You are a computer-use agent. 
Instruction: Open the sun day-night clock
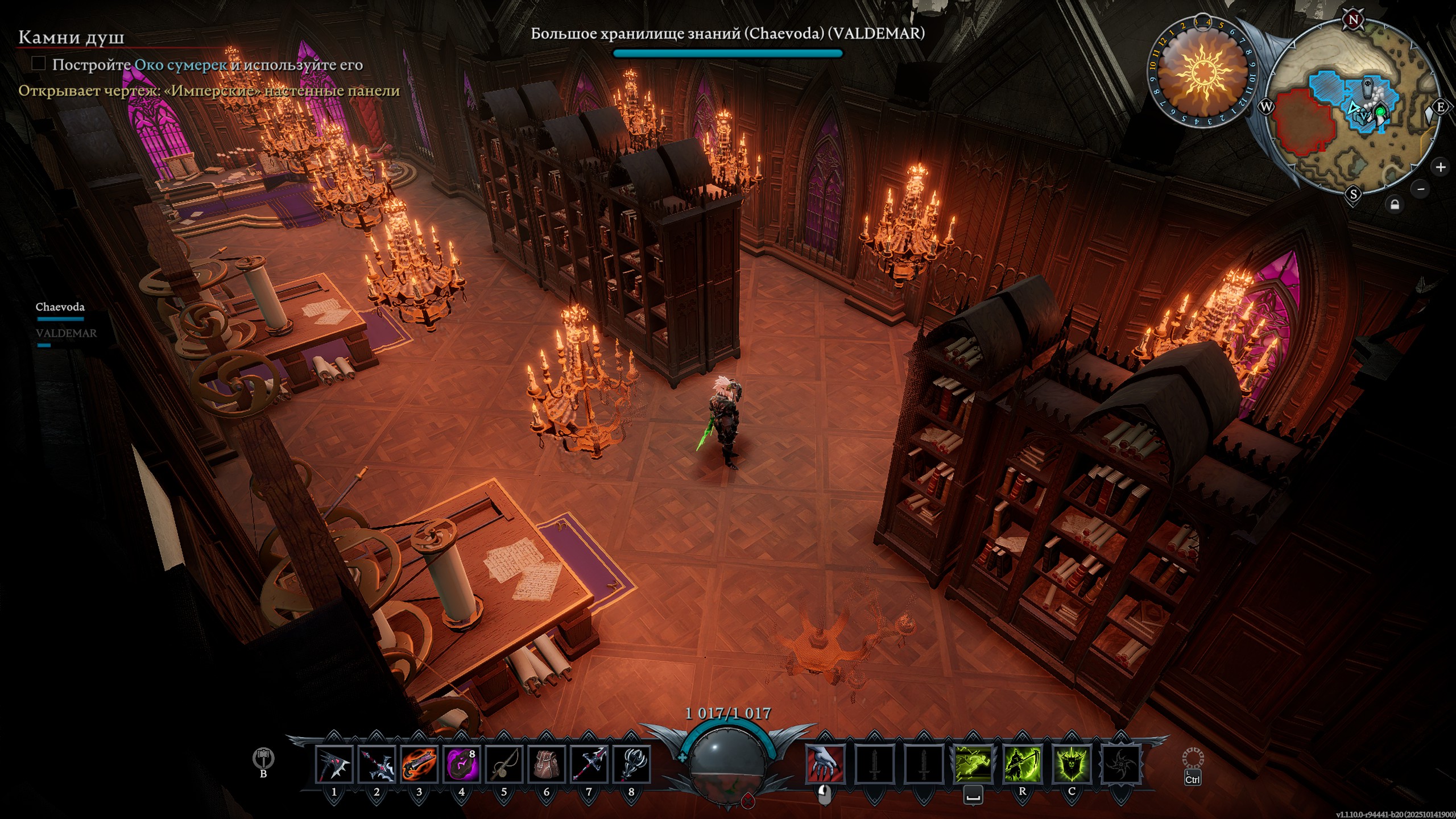click(1202, 73)
